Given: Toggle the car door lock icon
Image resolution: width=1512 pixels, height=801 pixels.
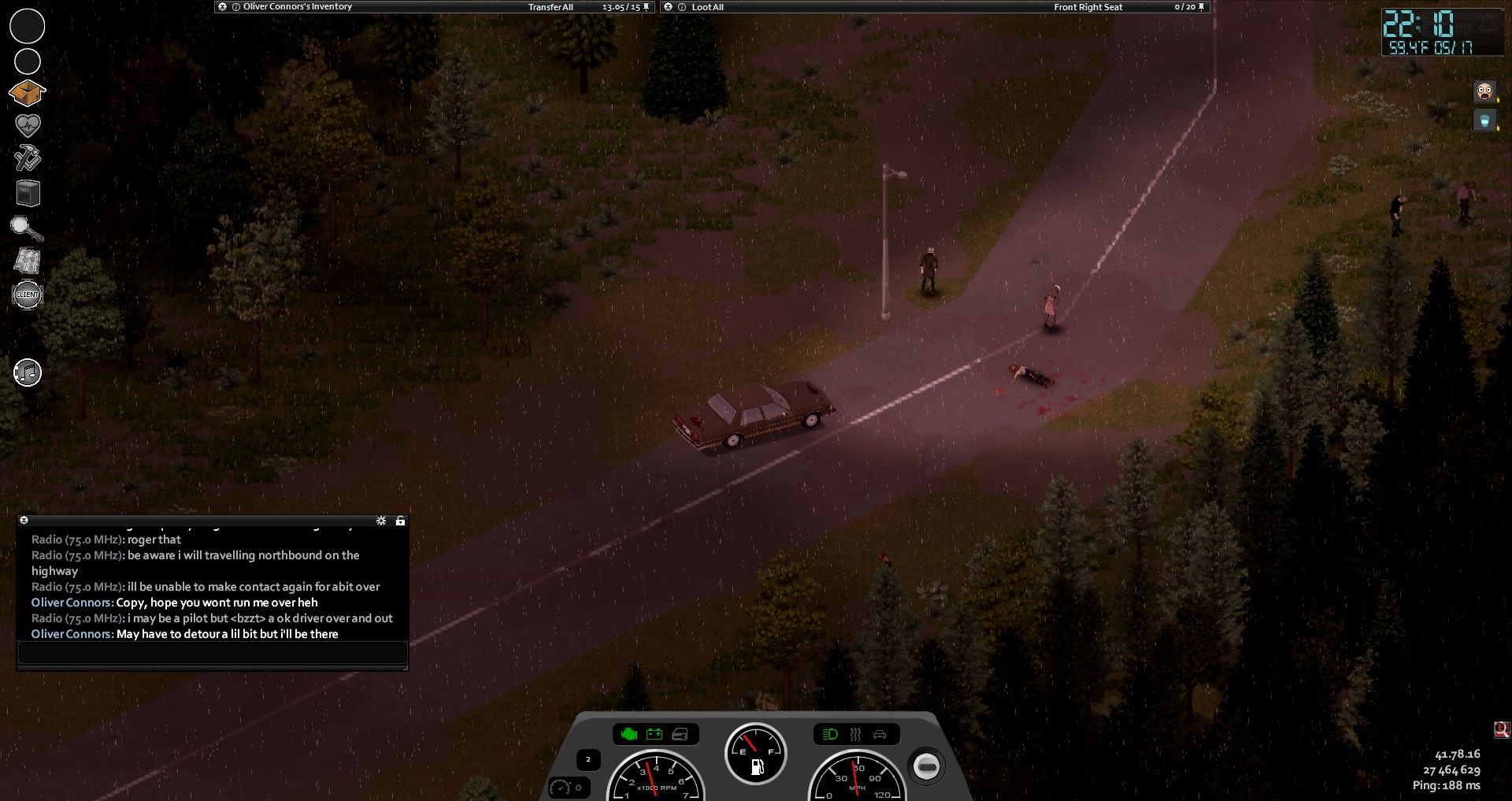Looking at the screenshot, I should pyautogui.click(x=680, y=735).
